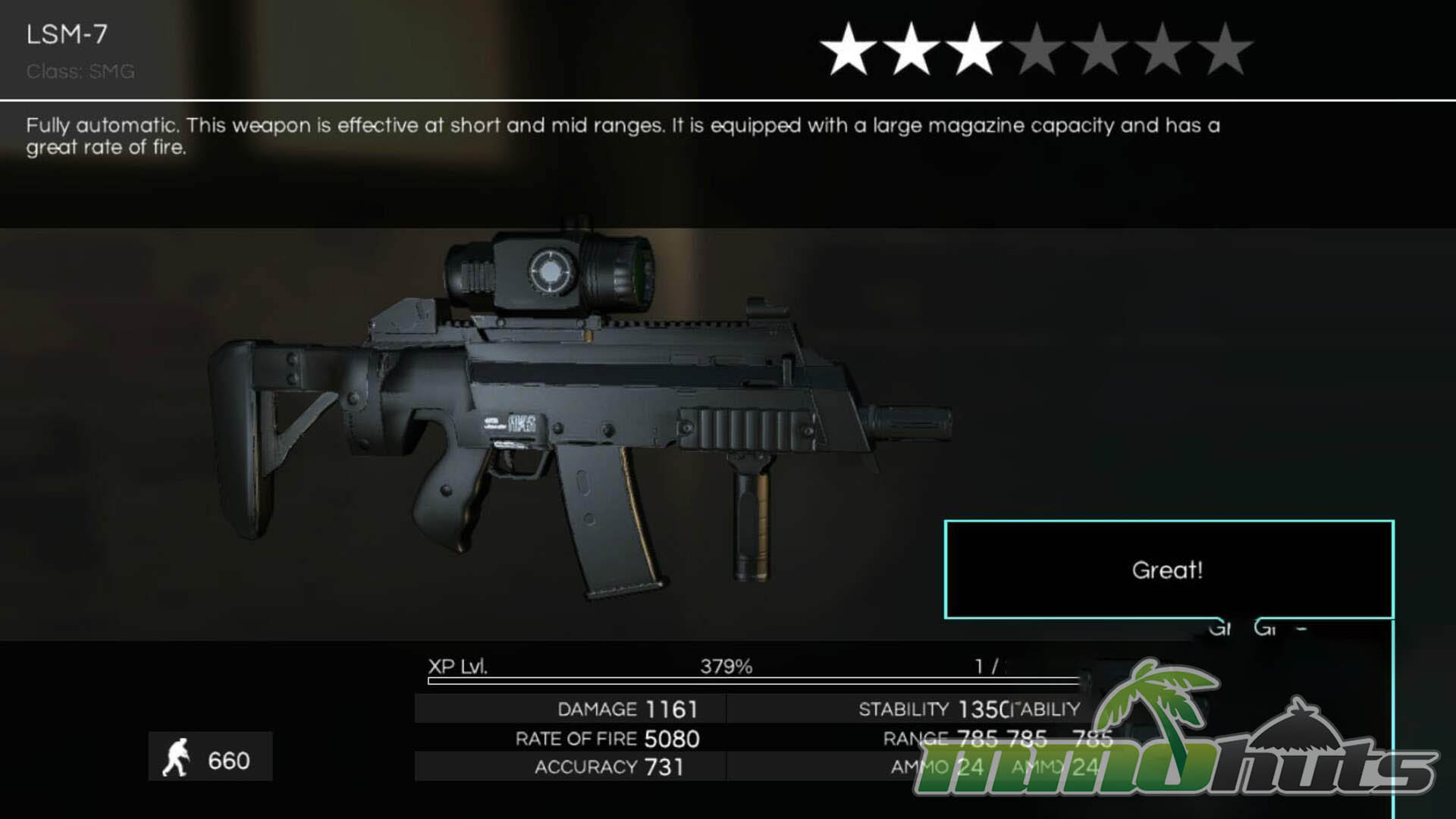Viewport: 1456px width, 819px height.
Task: Confirm with the Great! button
Action: [1169, 570]
